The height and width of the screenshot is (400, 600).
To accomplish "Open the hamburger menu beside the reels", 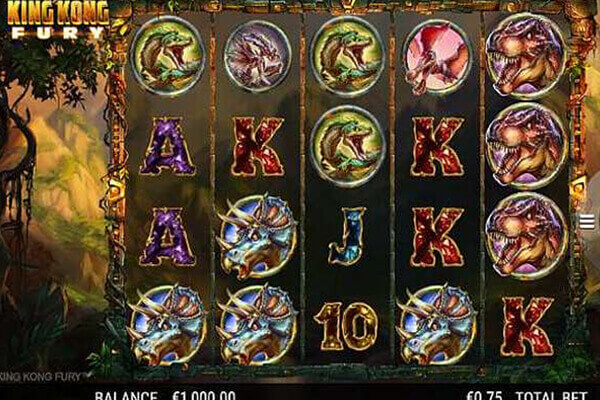I will pos(588,222).
